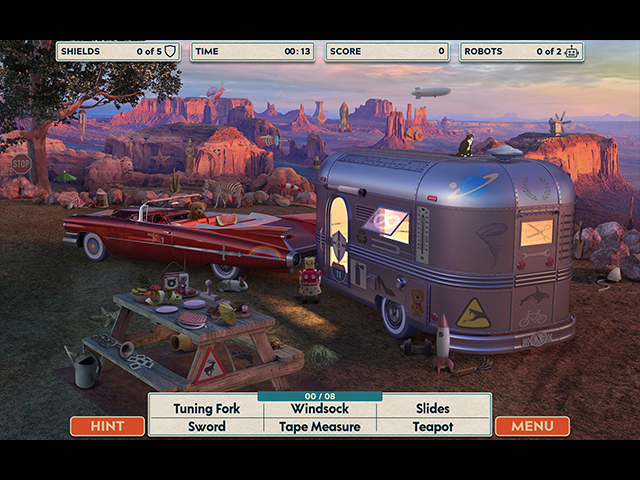Open the orange MENU button
The width and height of the screenshot is (640, 480).
[532, 426]
